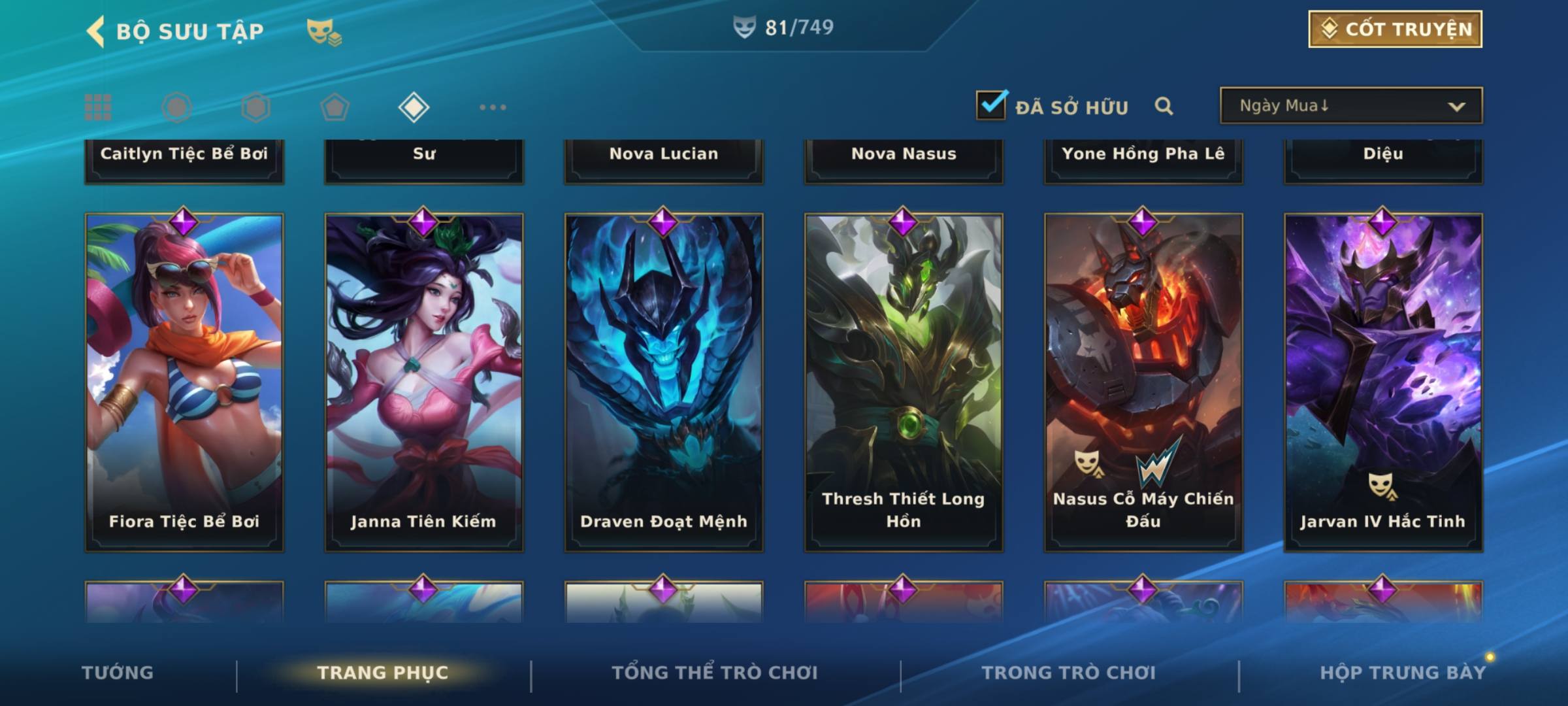The image size is (1568, 706).
Task: Open the three-dots more filters option
Action: [x=493, y=107]
